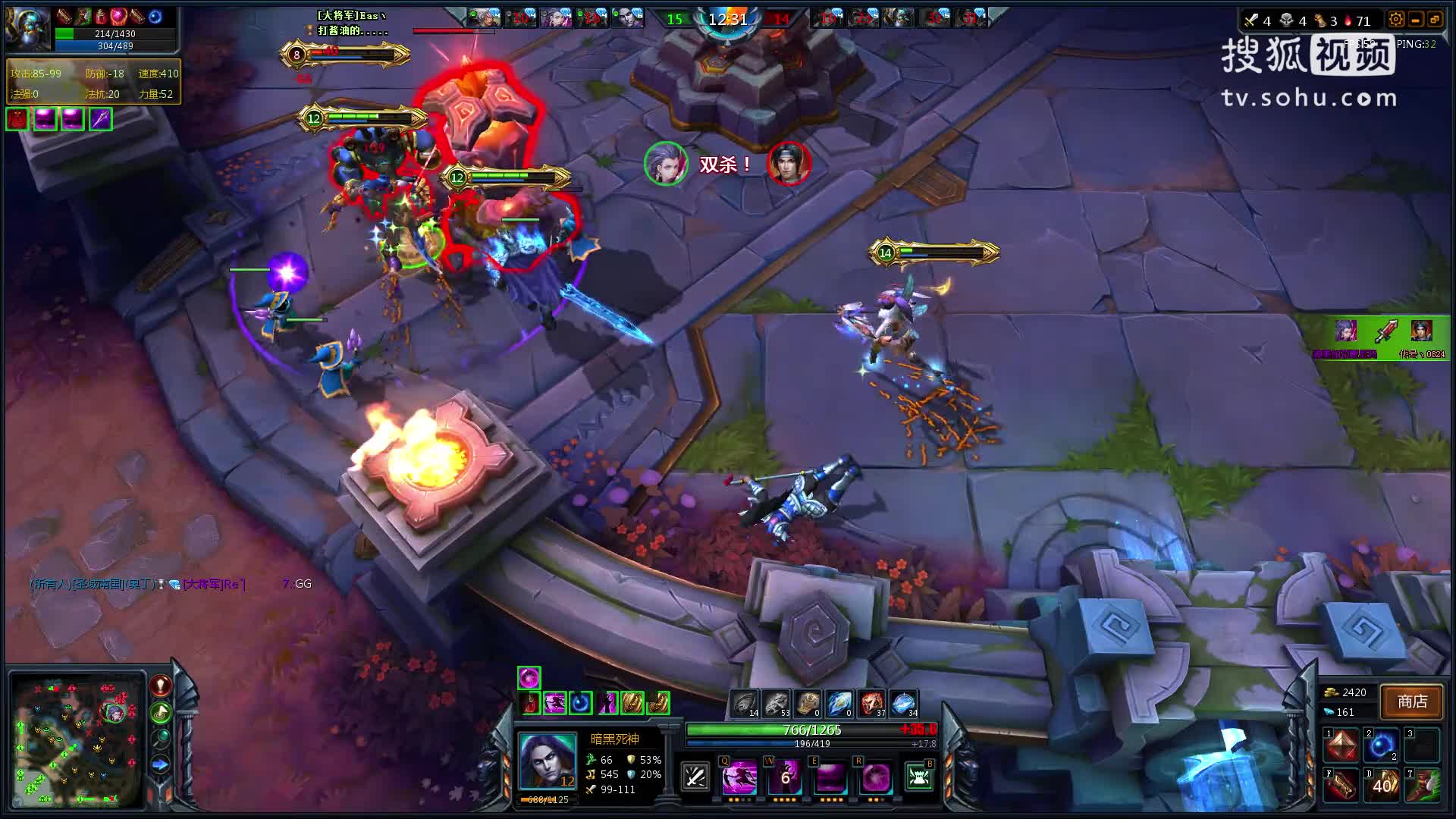Screen dimensions: 1456x819
Task: Activate the Q dash ability
Action: click(739, 778)
